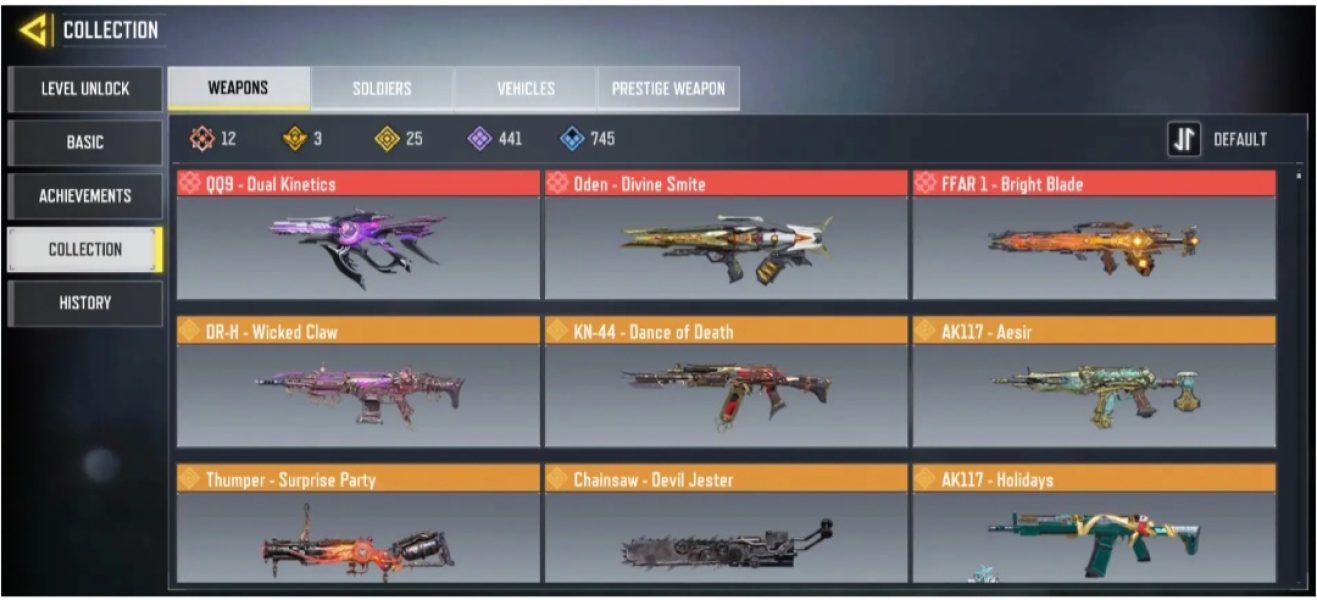Filter by the purple rarity count 441
This screenshot has height=600, width=1317.
pos(496,140)
